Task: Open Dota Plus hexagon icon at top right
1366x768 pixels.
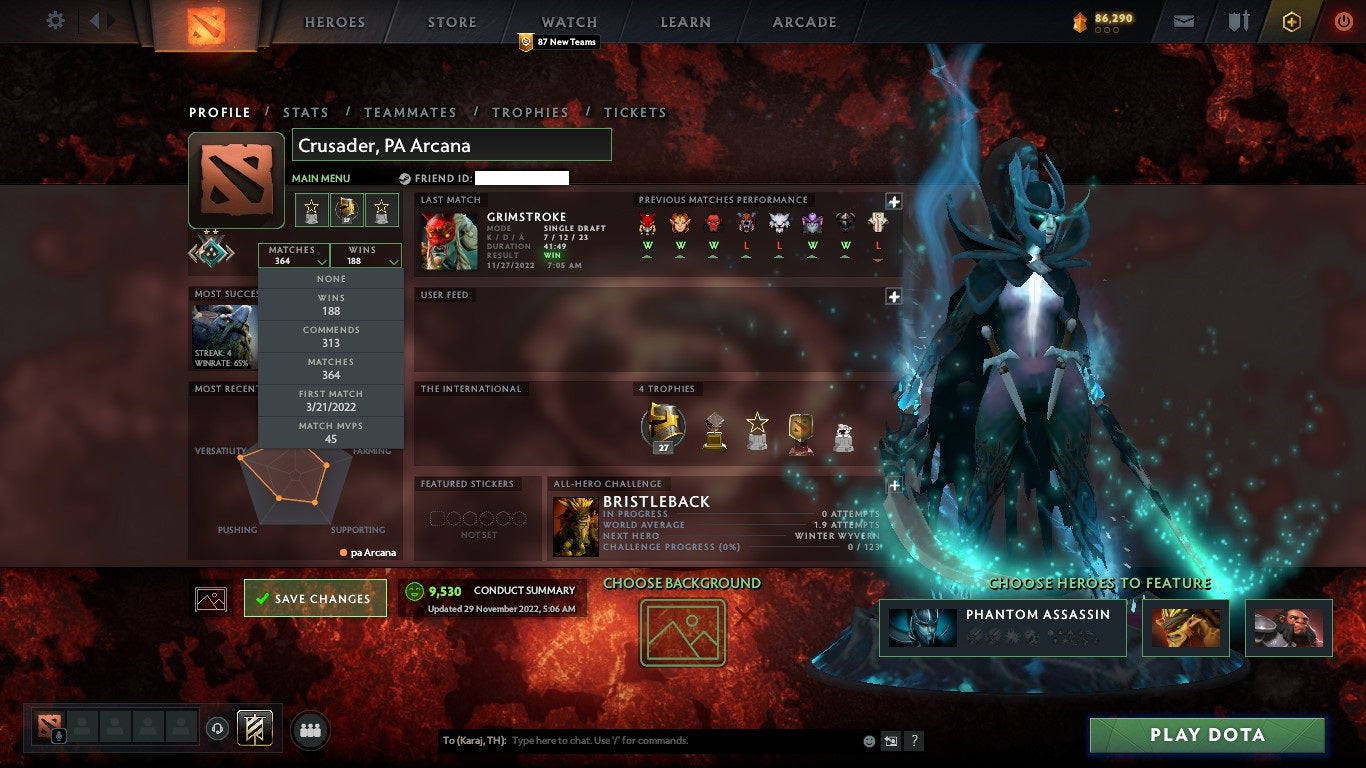Action: point(1291,19)
